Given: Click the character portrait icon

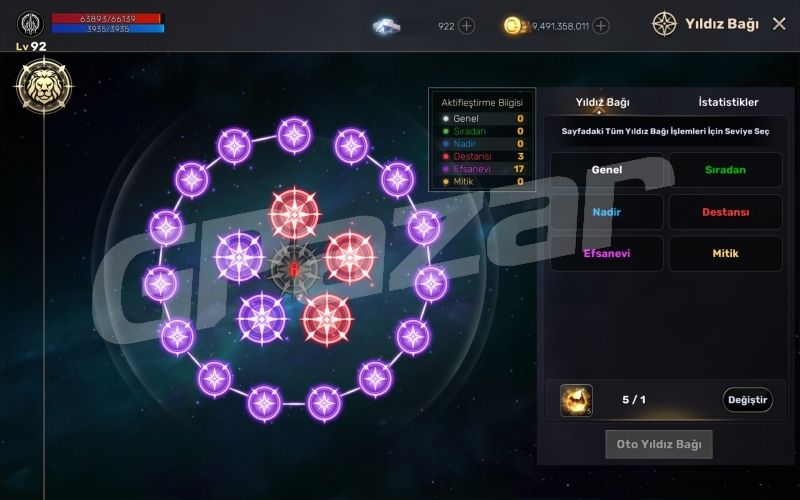Looking at the screenshot, I should pyautogui.click(x=30, y=23).
